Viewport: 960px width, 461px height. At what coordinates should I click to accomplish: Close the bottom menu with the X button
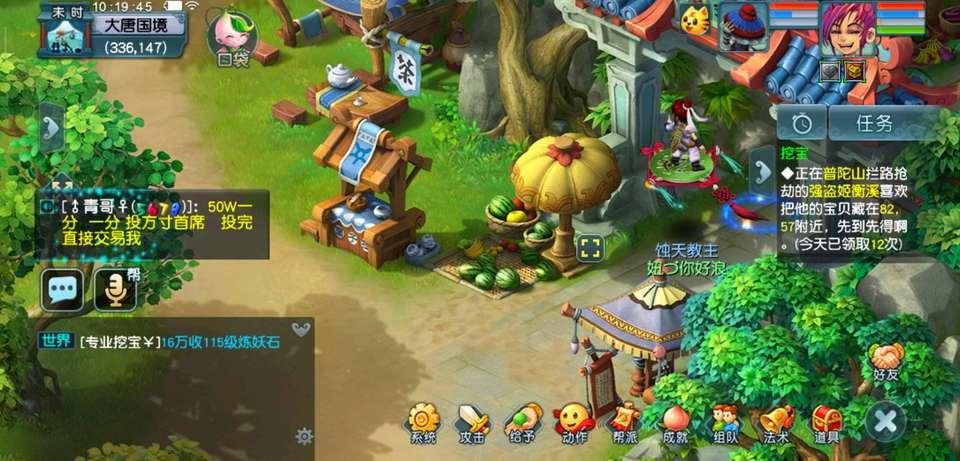click(x=885, y=421)
